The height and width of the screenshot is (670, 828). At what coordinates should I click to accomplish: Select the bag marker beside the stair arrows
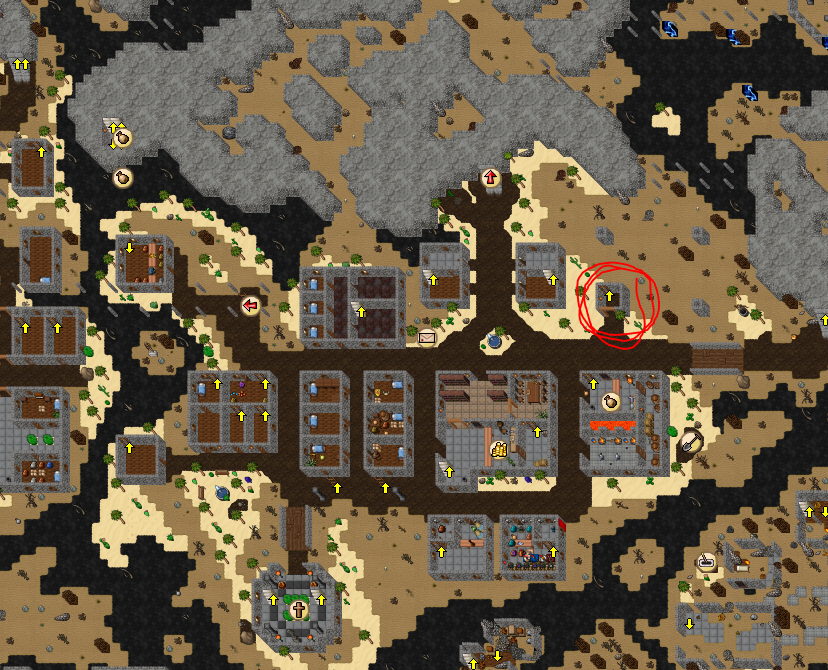click(123, 138)
